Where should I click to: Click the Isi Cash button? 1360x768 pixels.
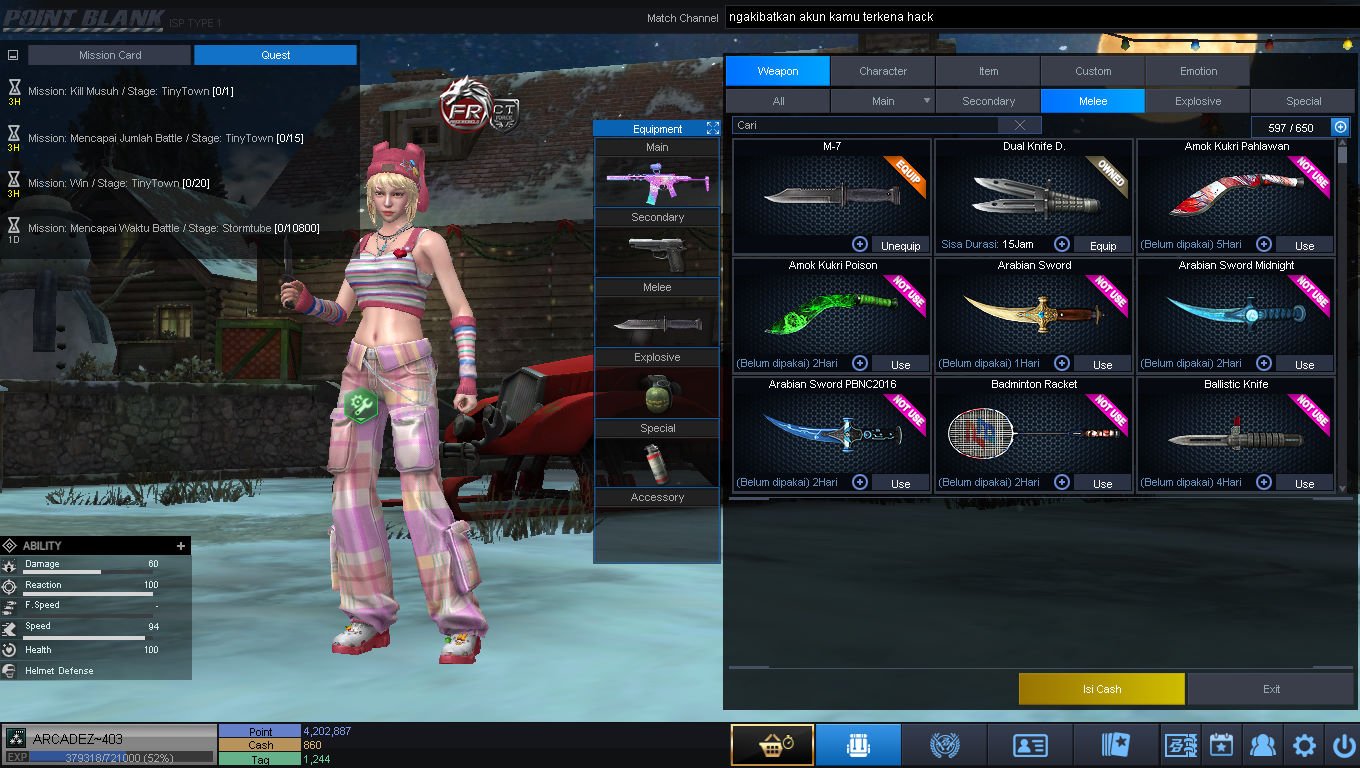coord(1101,689)
